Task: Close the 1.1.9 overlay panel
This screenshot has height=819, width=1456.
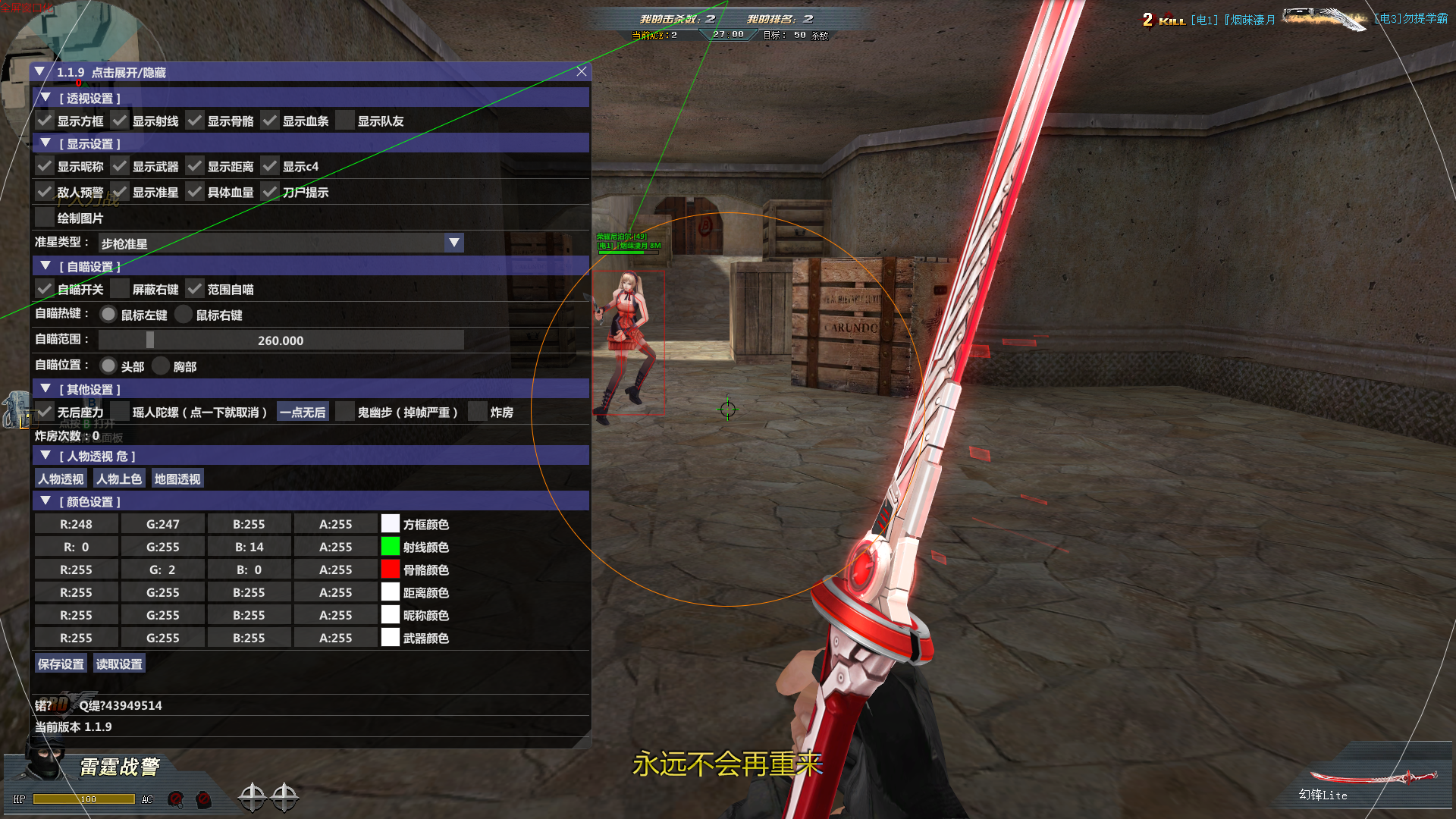Action: tap(582, 71)
